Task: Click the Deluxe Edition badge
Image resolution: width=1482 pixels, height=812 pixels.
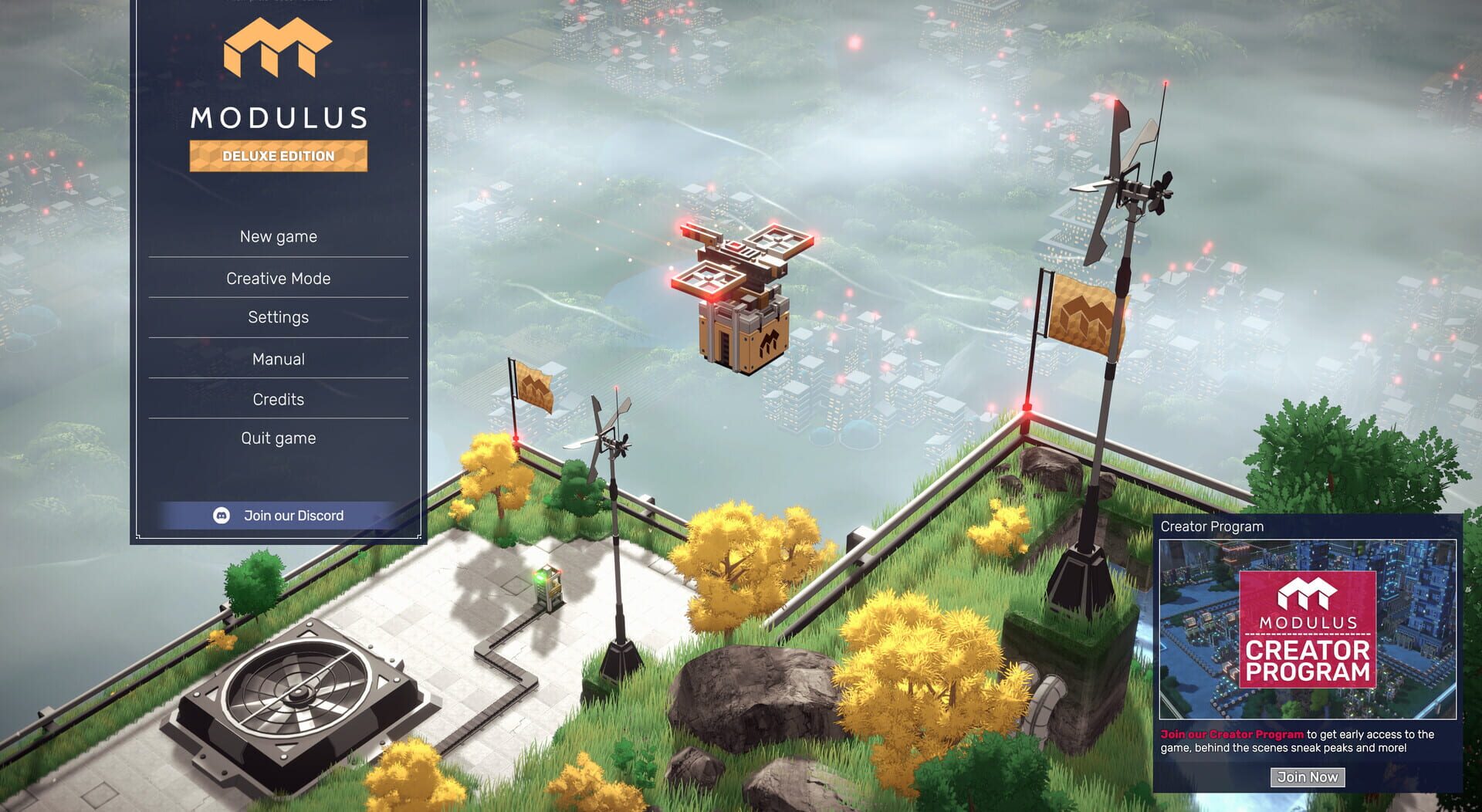Action: coord(279,156)
